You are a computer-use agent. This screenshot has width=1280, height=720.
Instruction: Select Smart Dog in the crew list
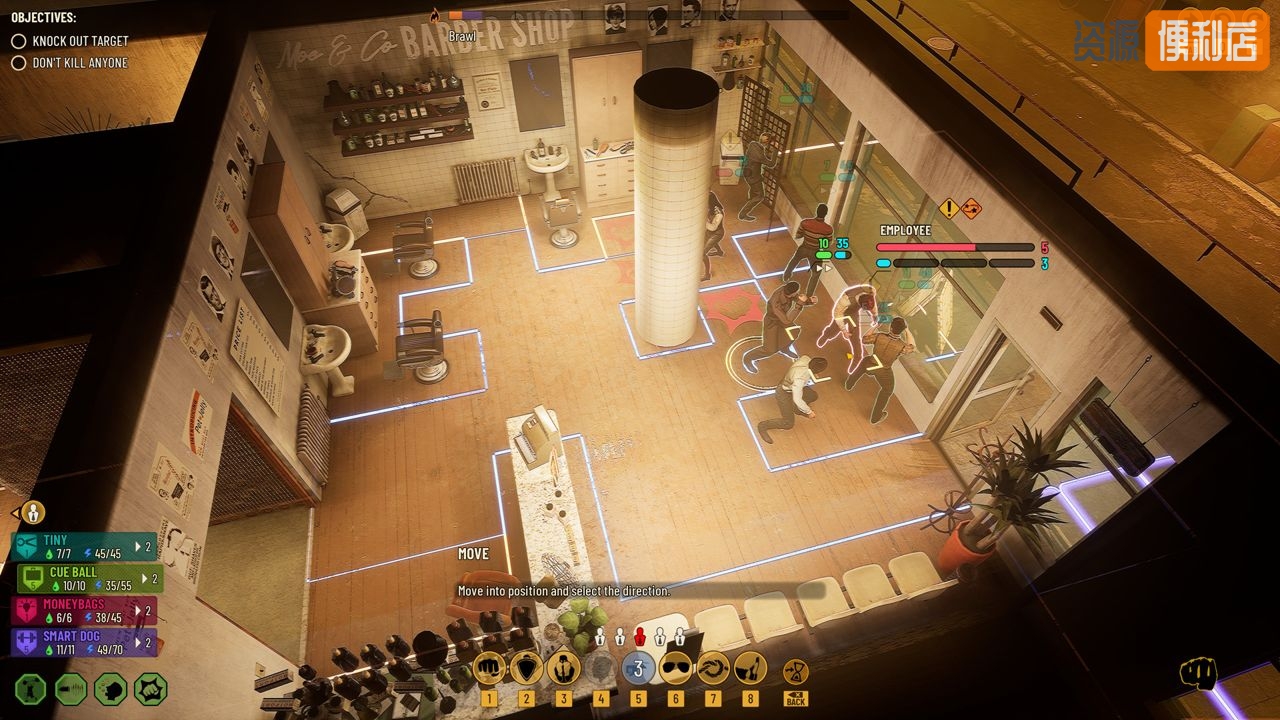click(x=84, y=642)
